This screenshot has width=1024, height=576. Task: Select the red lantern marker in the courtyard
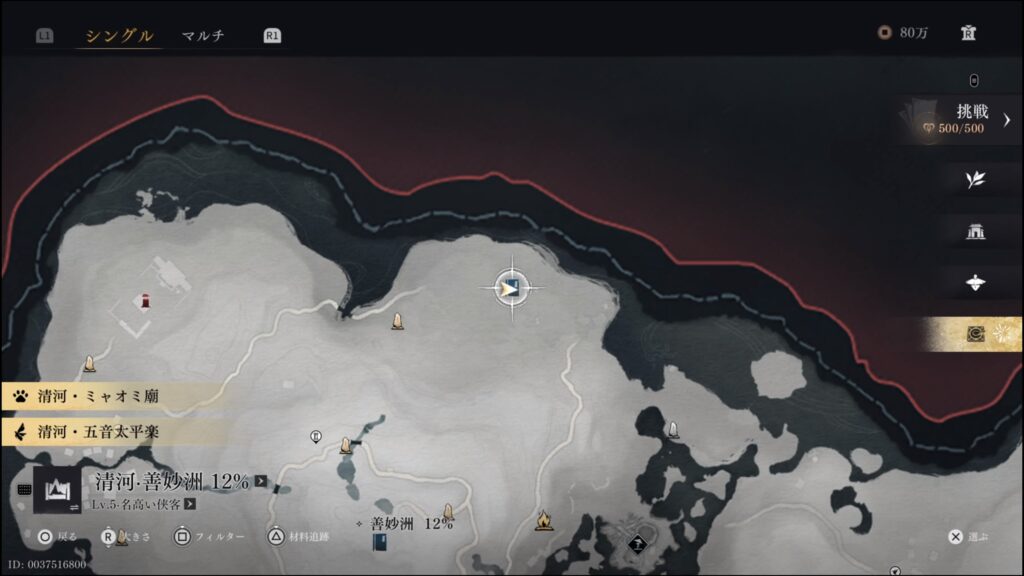coord(146,300)
